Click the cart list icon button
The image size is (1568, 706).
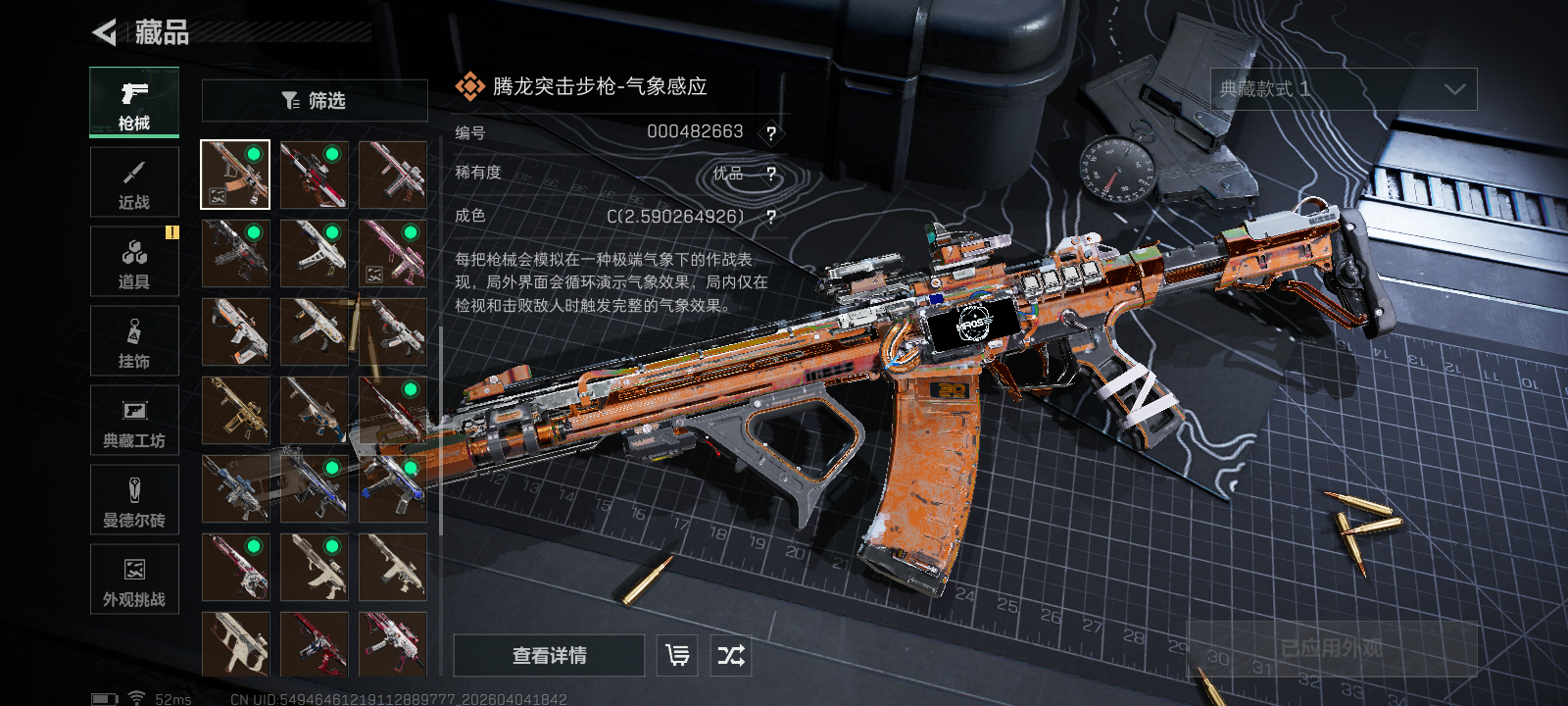tap(677, 655)
